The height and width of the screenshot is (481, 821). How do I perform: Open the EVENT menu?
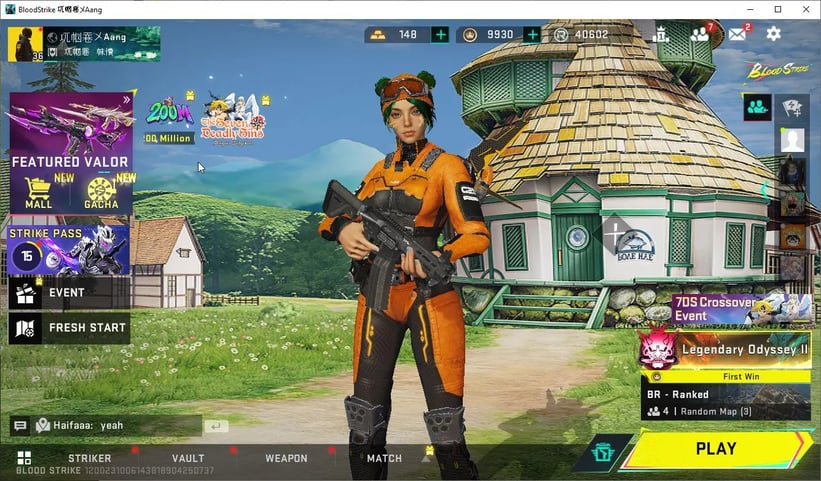(x=69, y=293)
